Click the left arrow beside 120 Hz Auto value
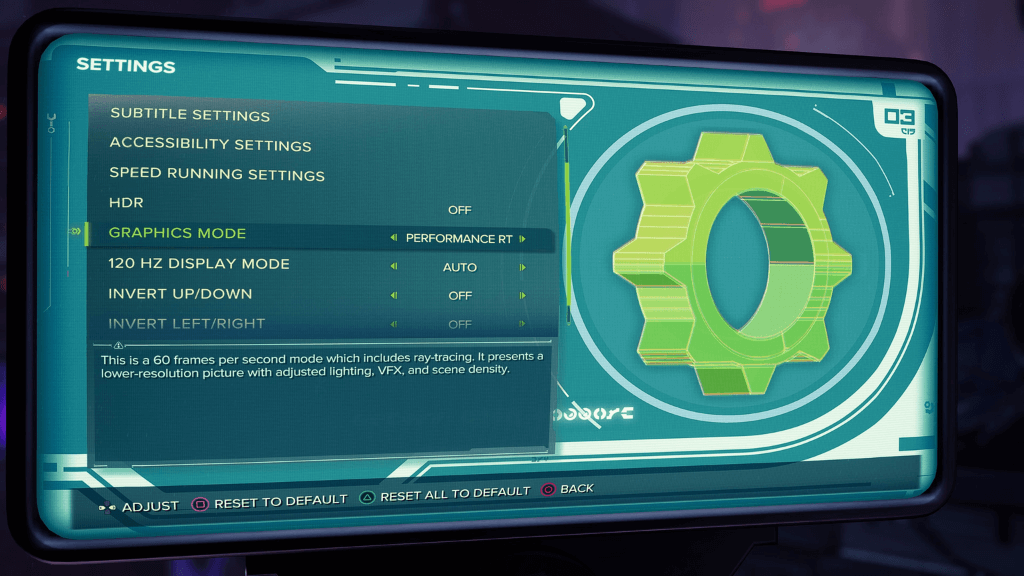The height and width of the screenshot is (576, 1024). coord(393,267)
